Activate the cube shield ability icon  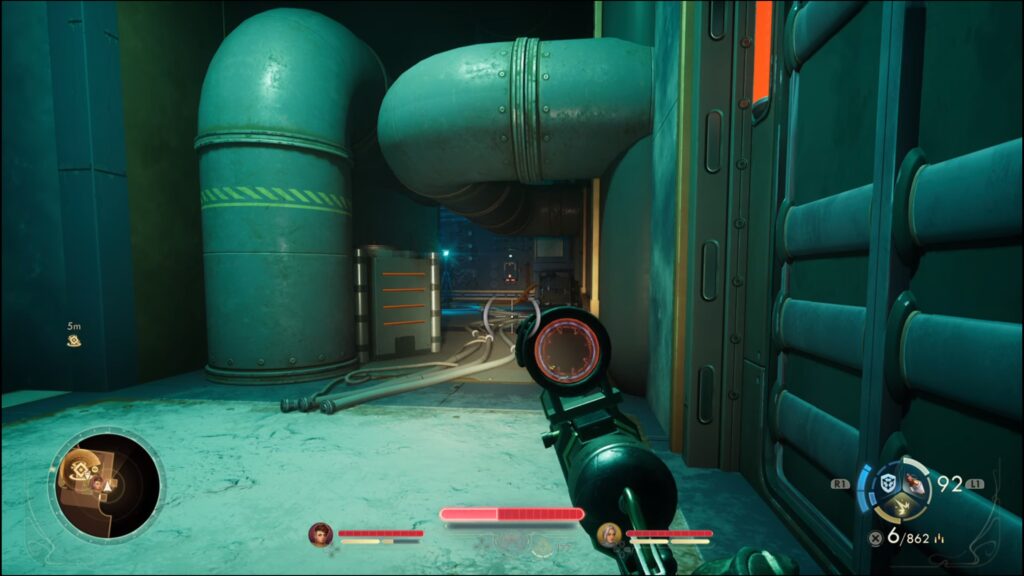tap(886, 485)
